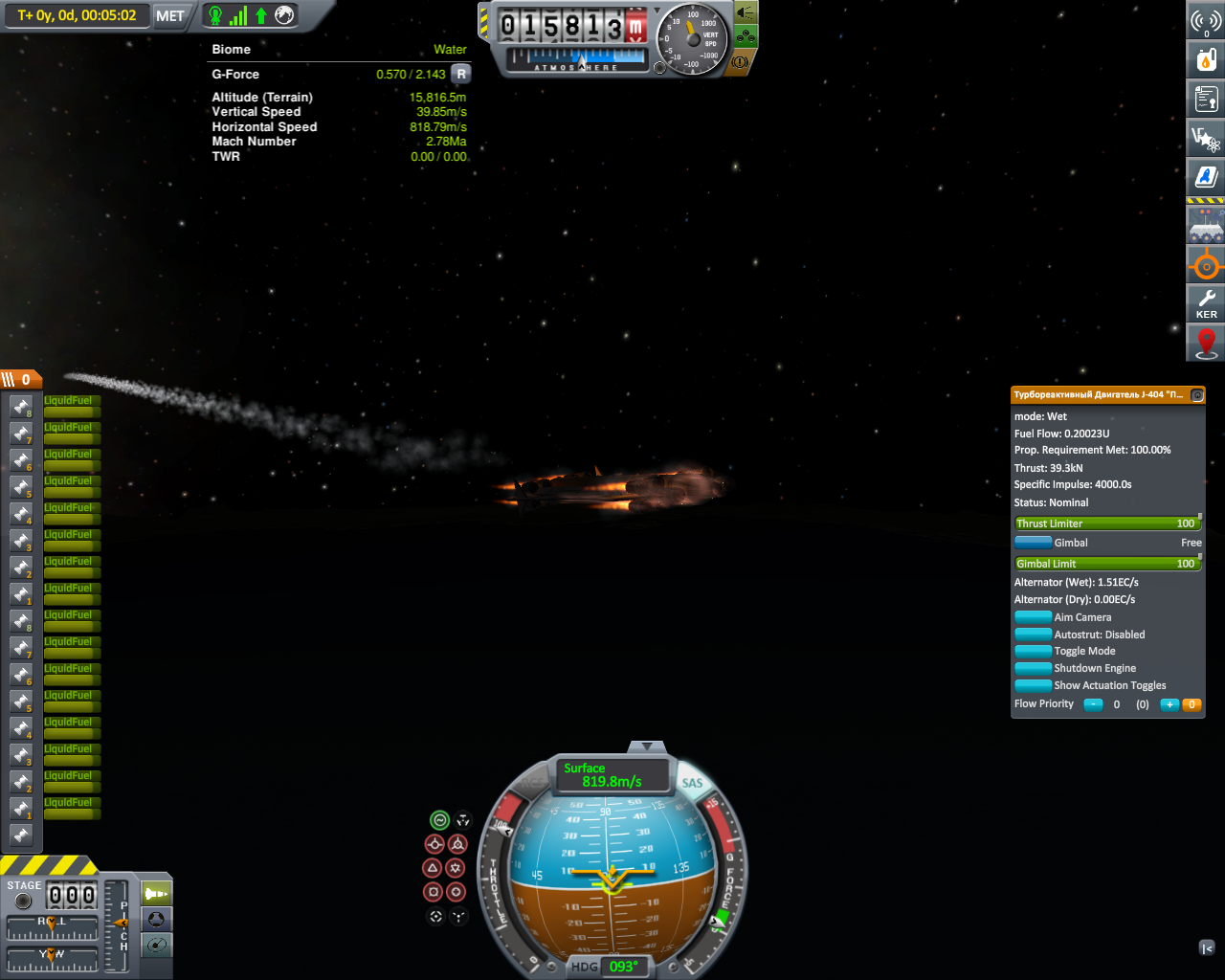
Task: Open the KER Kerbal Engineer toolbar button
Action: point(1206,303)
